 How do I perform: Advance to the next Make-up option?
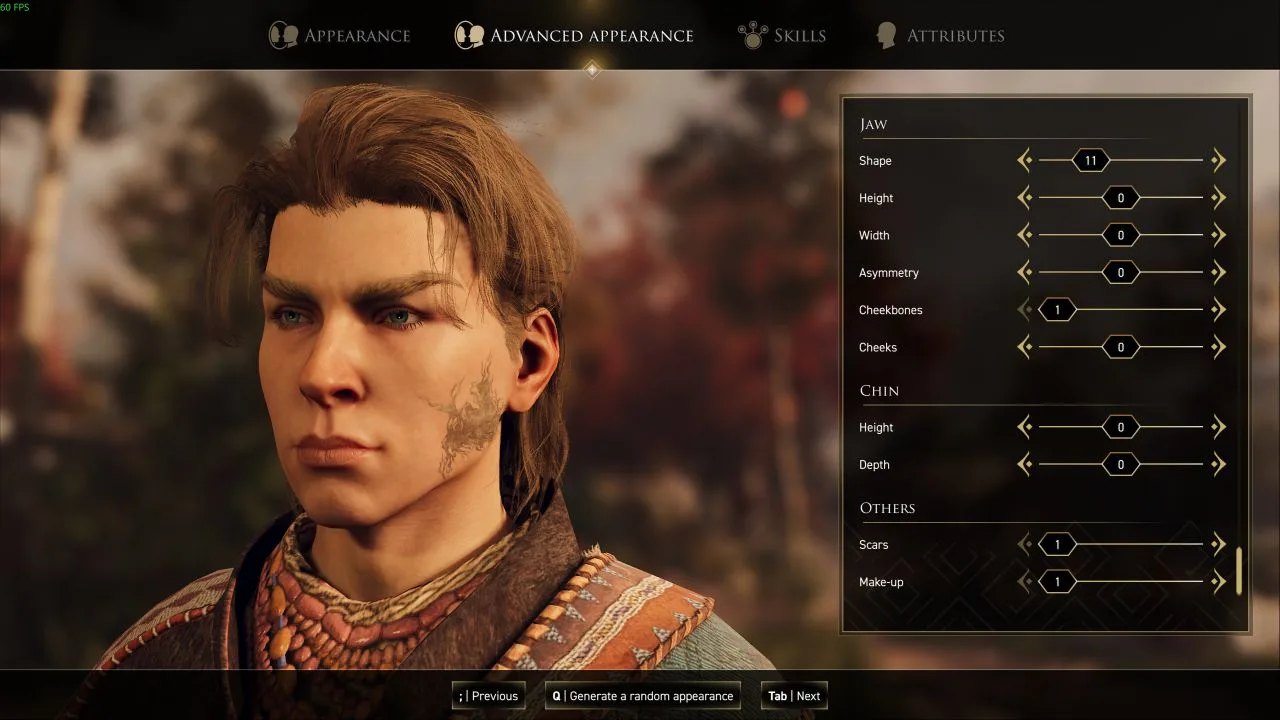point(1218,582)
